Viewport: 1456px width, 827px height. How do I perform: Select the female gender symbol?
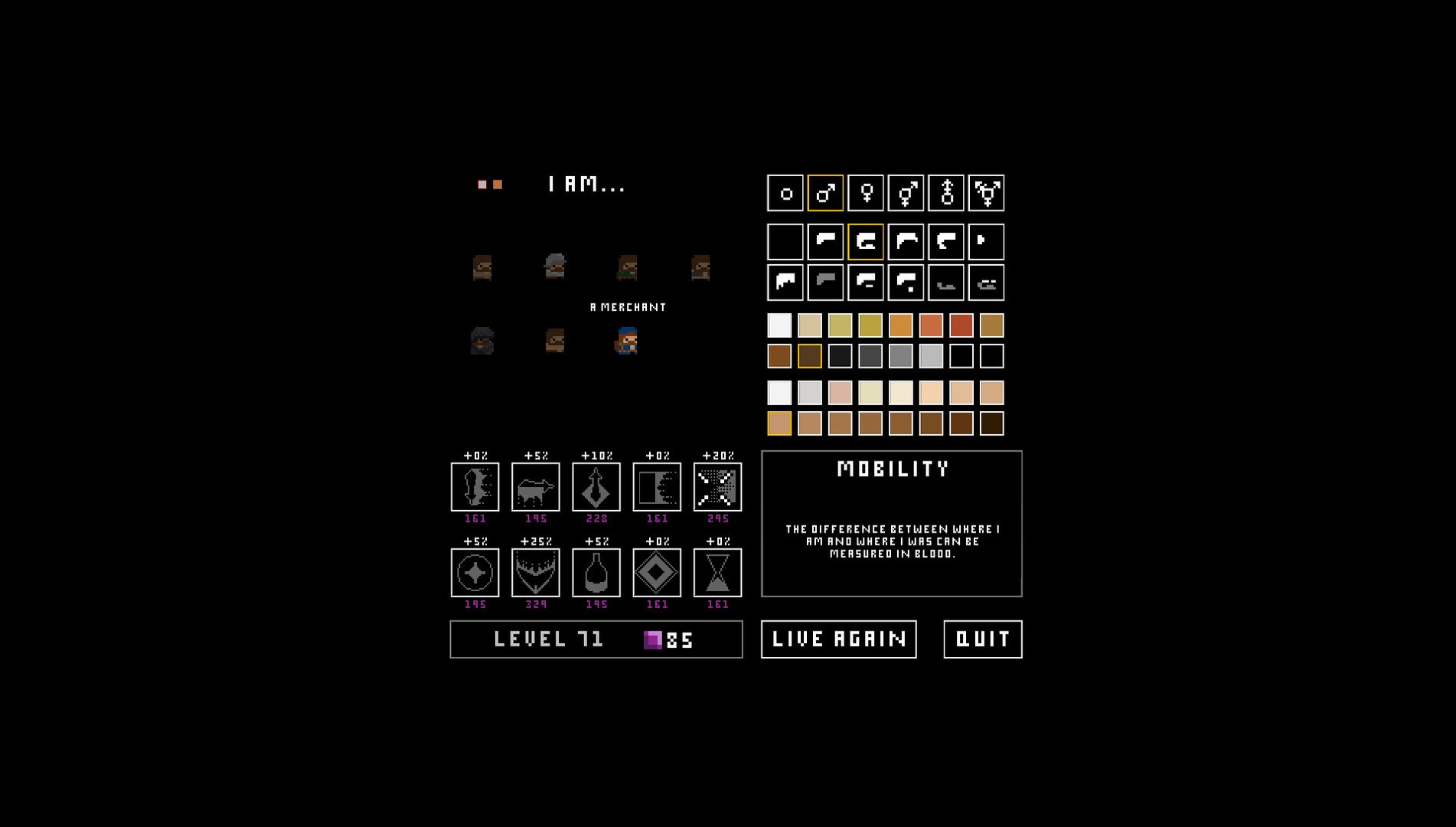click(x=864, y=194)
